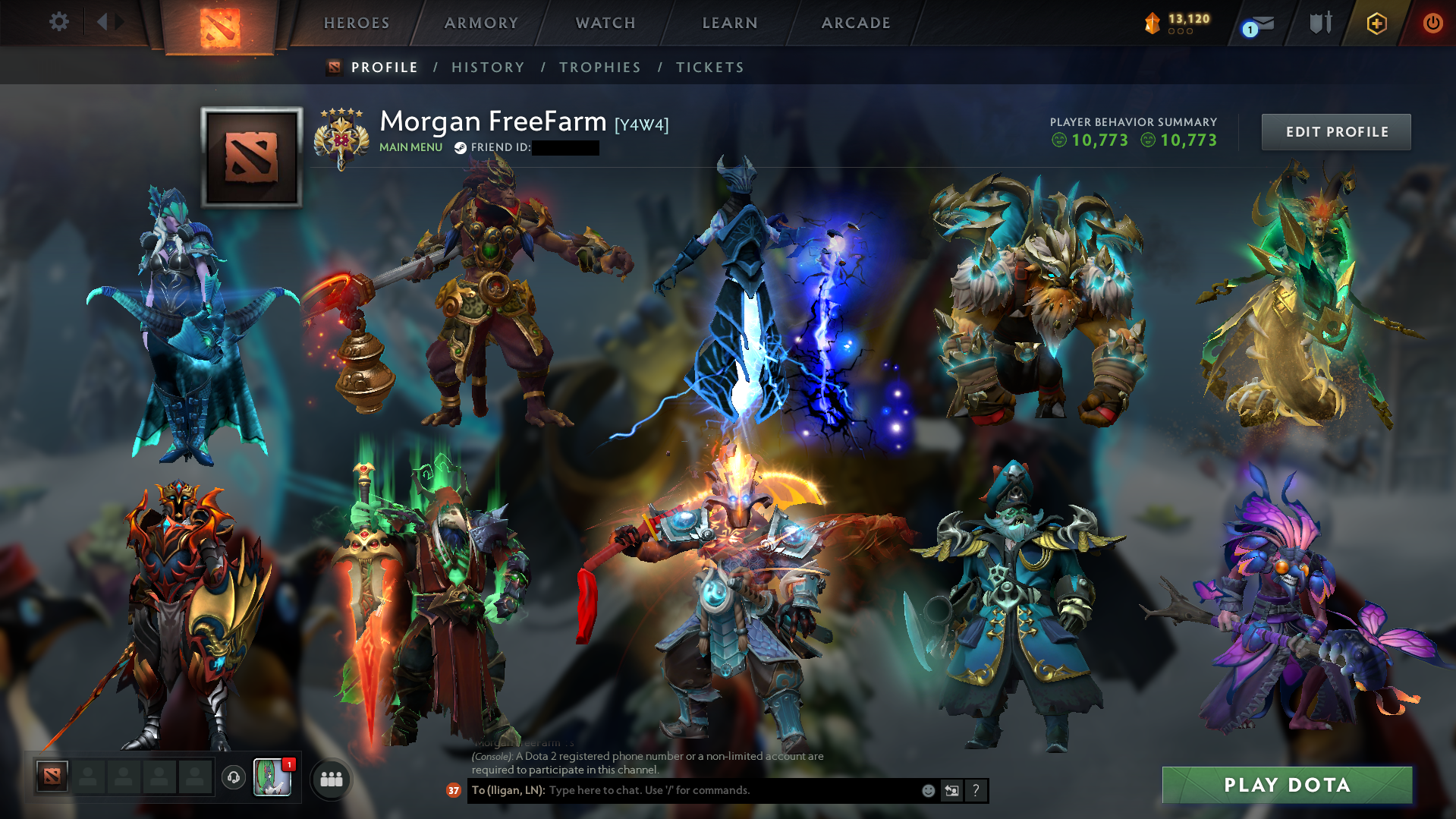This screenshot has height=819, width=1456.
Task: Open the gold plus hexagon Dota Plus icon
Action: pyautogui.click(x=1378, y=23)
